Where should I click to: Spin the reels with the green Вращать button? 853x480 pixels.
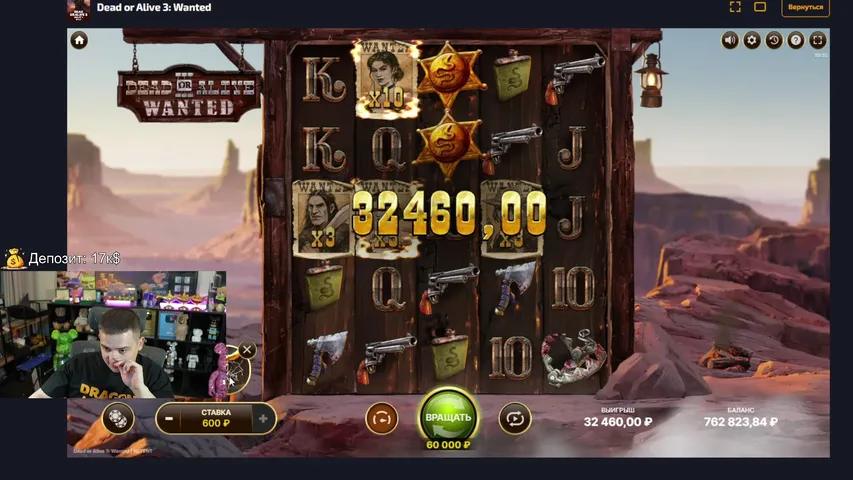(448, 416)
